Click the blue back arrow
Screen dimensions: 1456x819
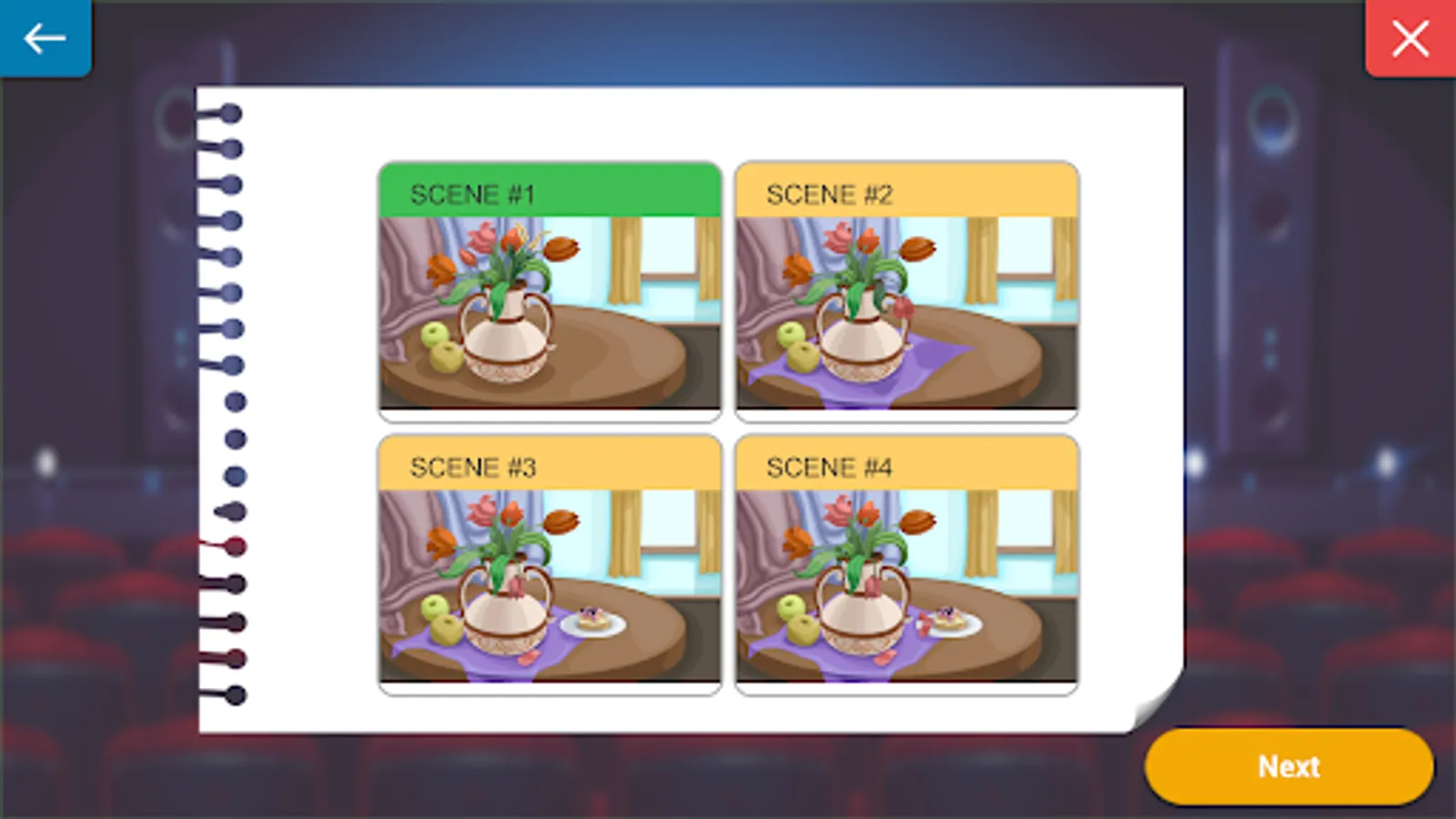coord(44,38)
